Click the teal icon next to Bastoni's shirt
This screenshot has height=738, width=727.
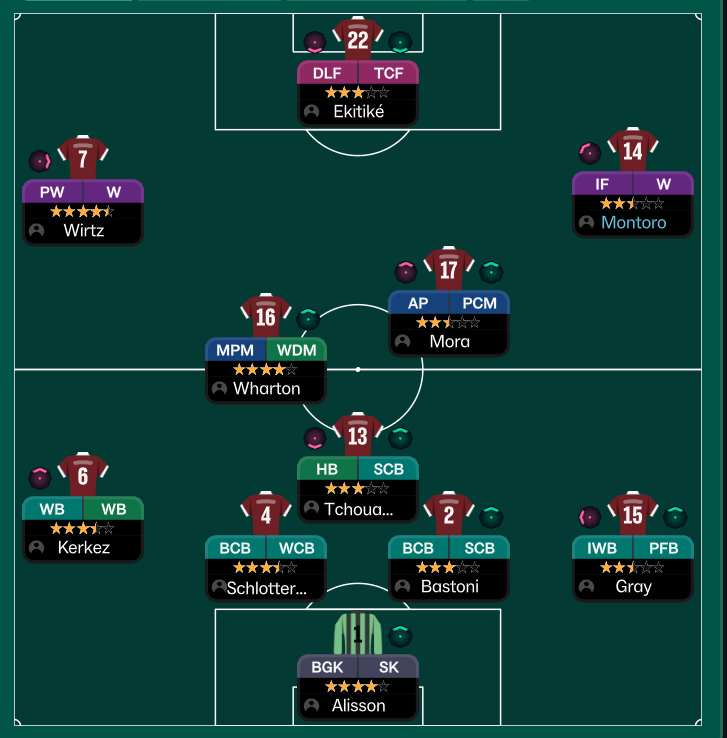[491, 517]
